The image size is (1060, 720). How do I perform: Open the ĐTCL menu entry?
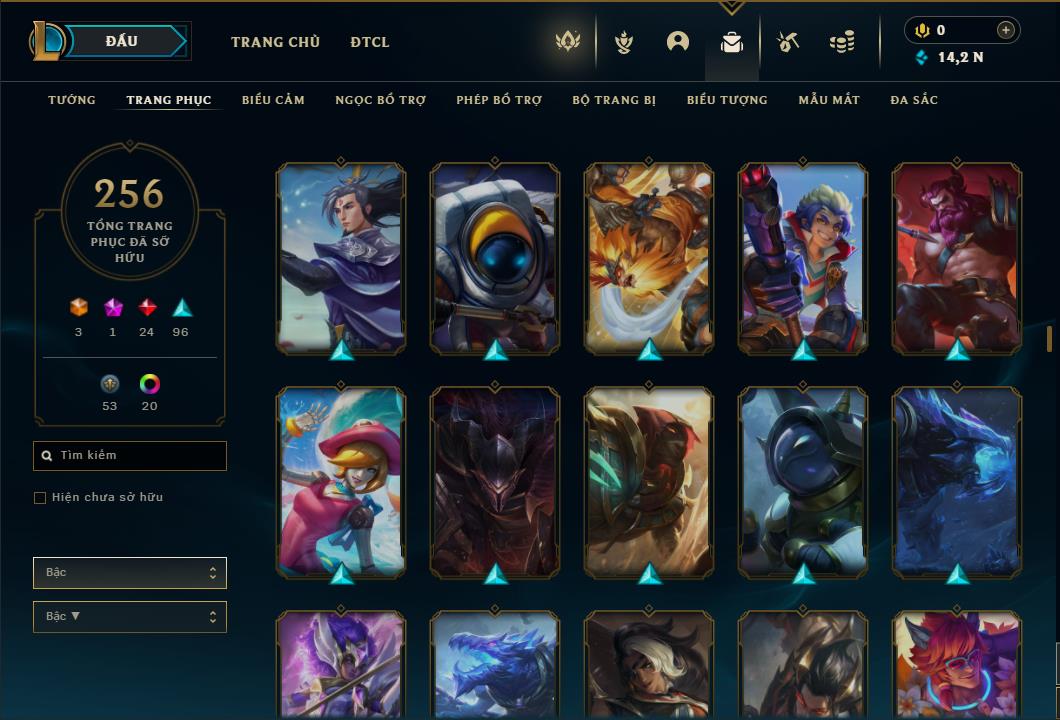tap(370, 42)
